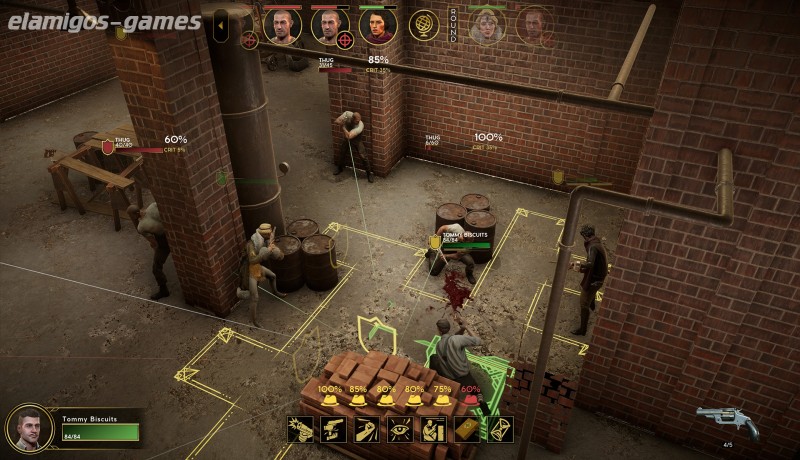The image size is (800, 460).
Task: Activate the eye overwatch ability
Action: [401, 430]
